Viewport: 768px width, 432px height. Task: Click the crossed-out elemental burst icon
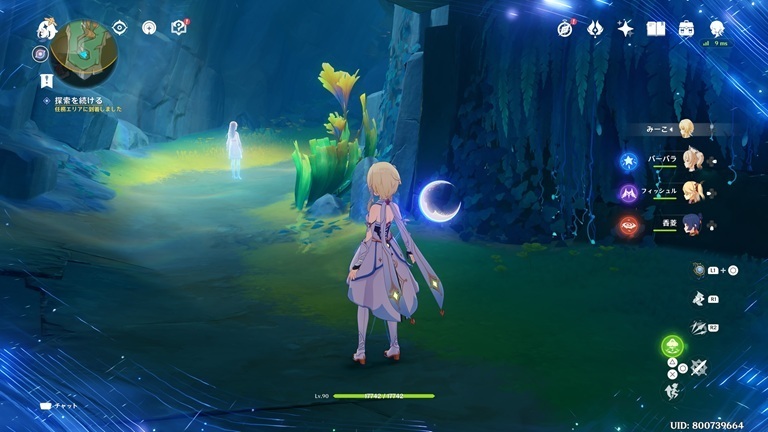point(698,368)
